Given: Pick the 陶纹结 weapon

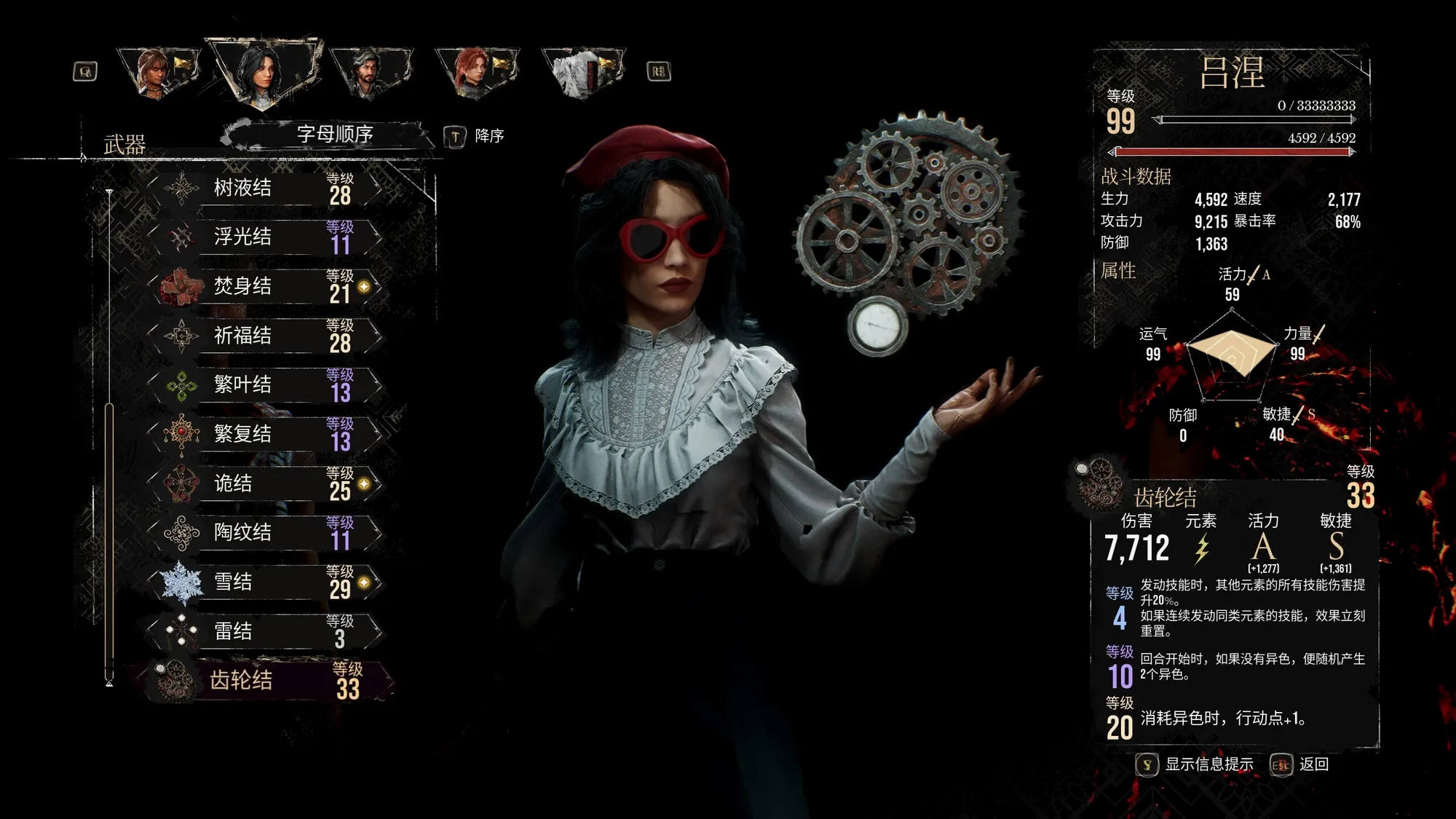Looking at the screenshot, I should (266, 532).
